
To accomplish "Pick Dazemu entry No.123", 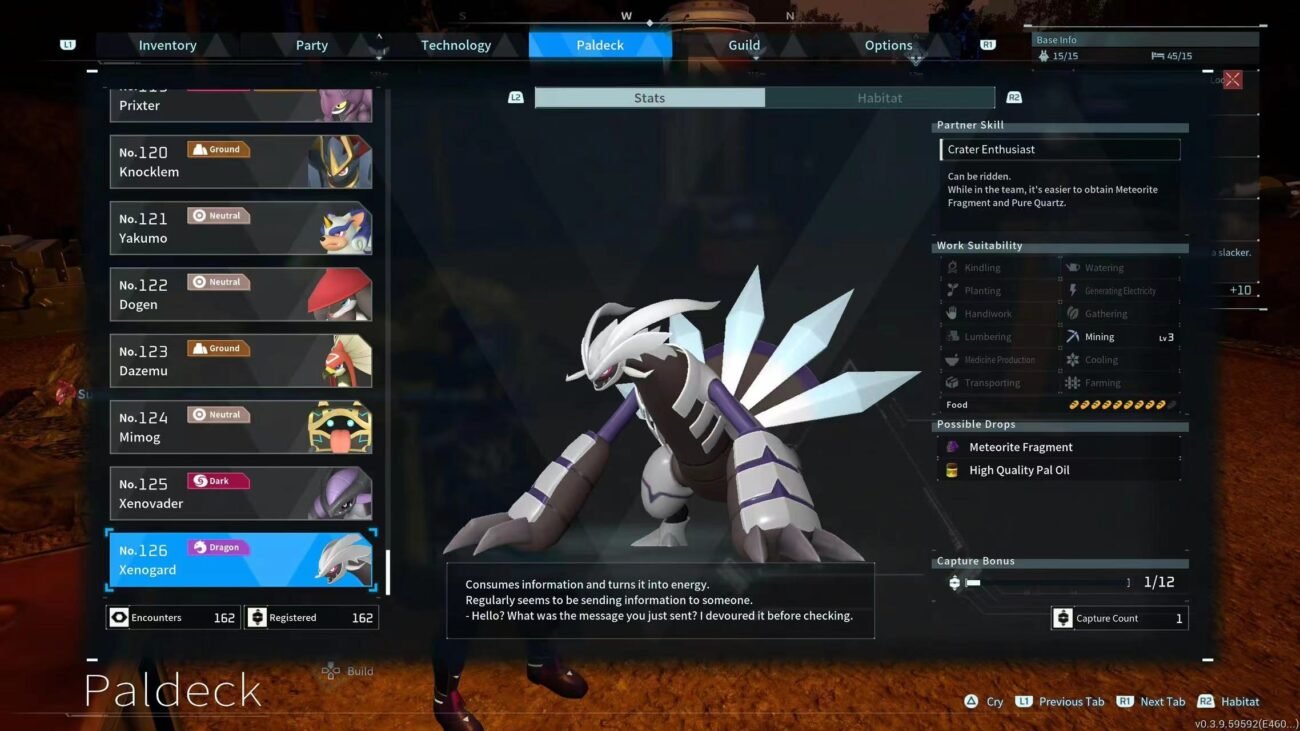I will [240, 361].
